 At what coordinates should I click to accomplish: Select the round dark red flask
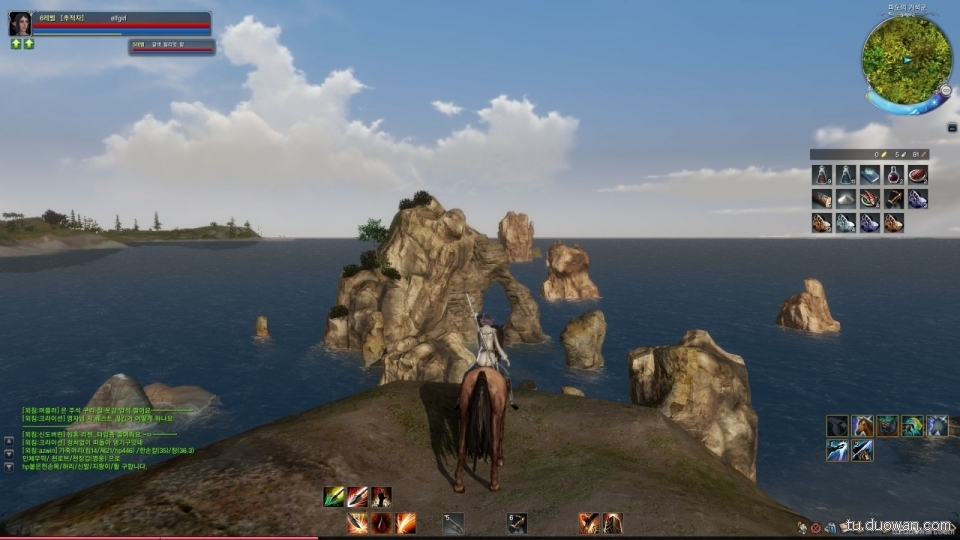pyautogui.click(x=894, y=175)
